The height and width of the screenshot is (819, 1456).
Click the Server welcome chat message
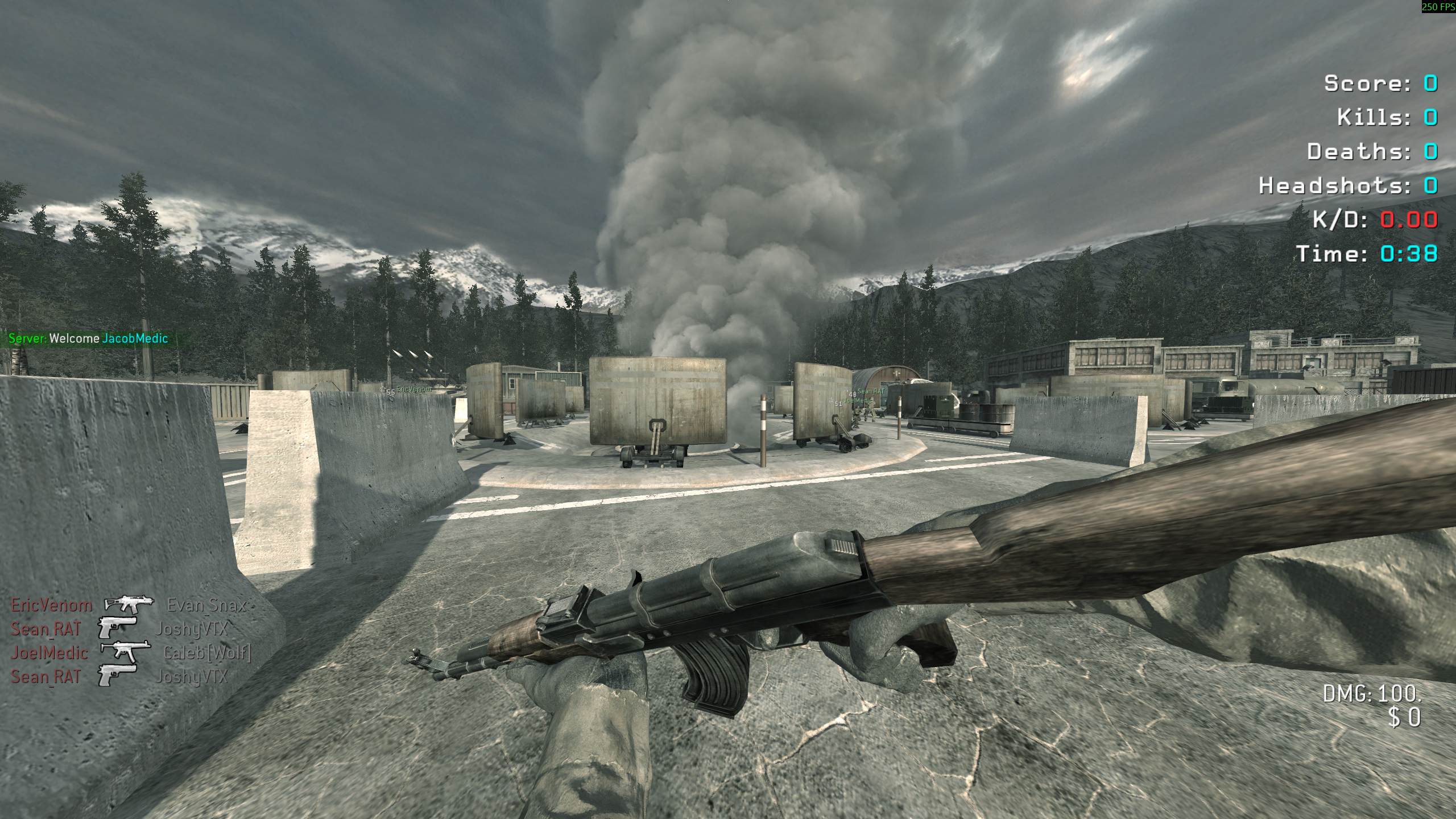pos(89,339)
